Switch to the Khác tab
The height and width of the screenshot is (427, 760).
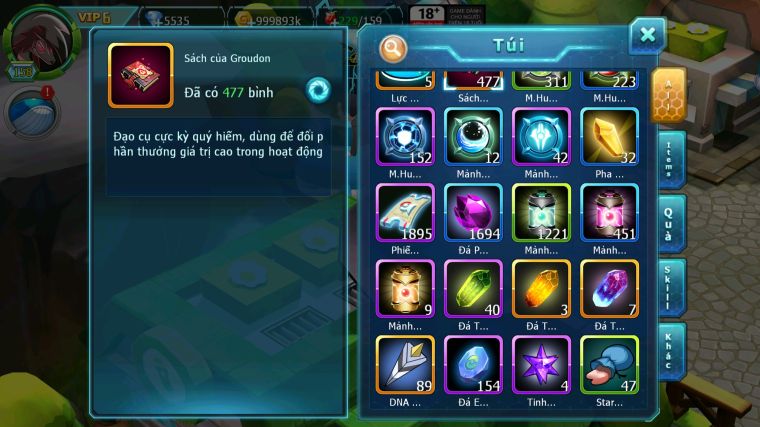[672, 350]
